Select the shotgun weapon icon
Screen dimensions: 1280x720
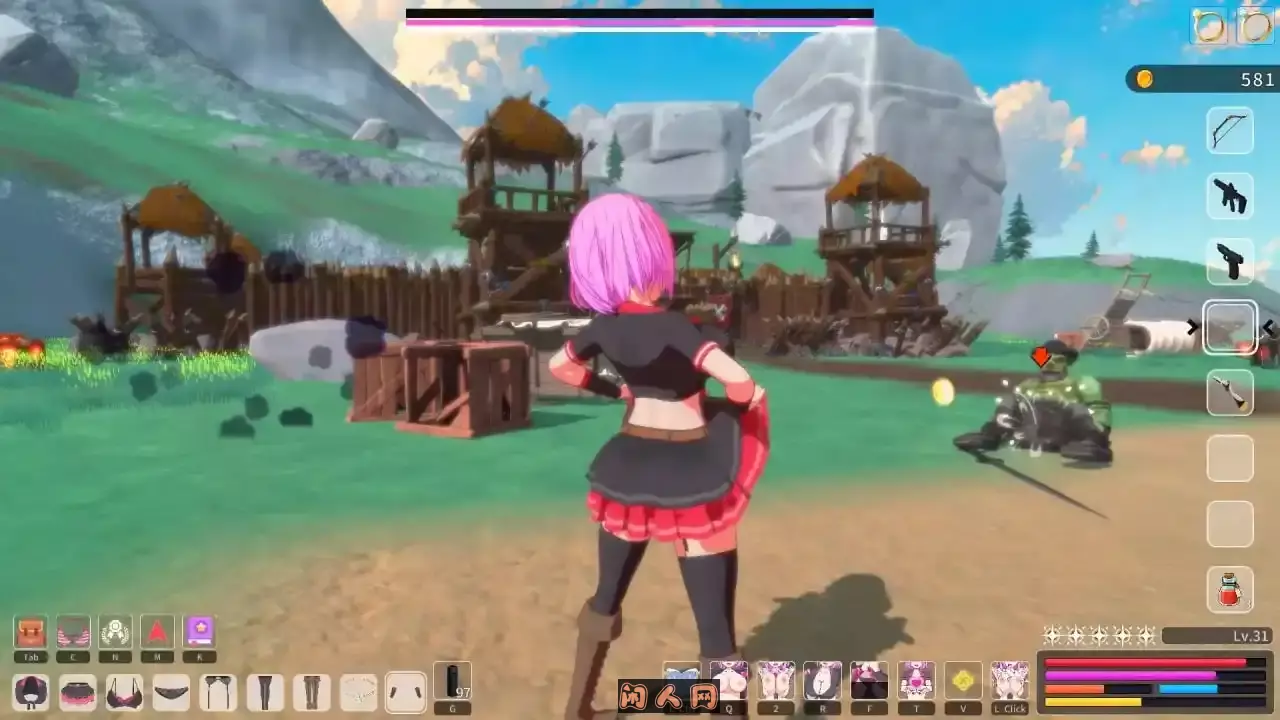pyautogui.click(x=1230, y=393)
